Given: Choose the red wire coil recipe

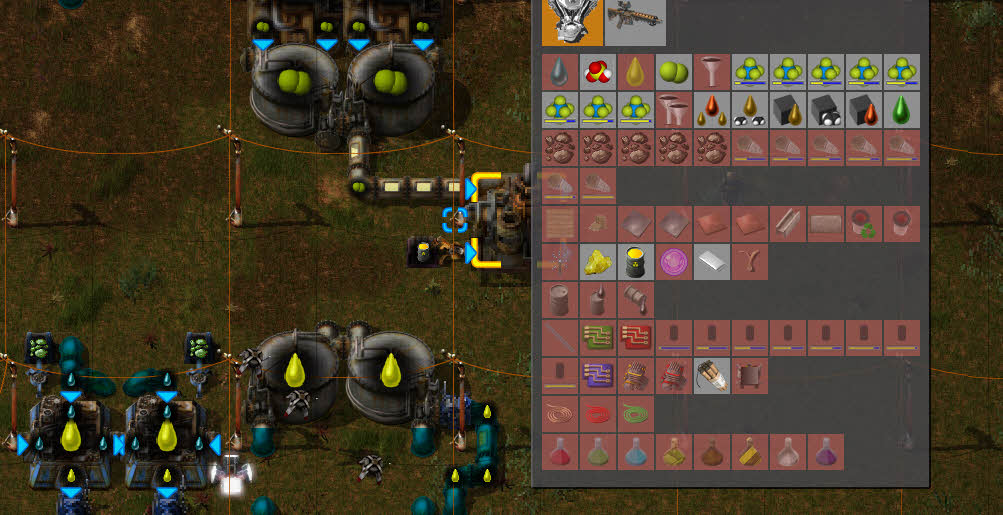Looking at the screenshot, I should point(598,413).
